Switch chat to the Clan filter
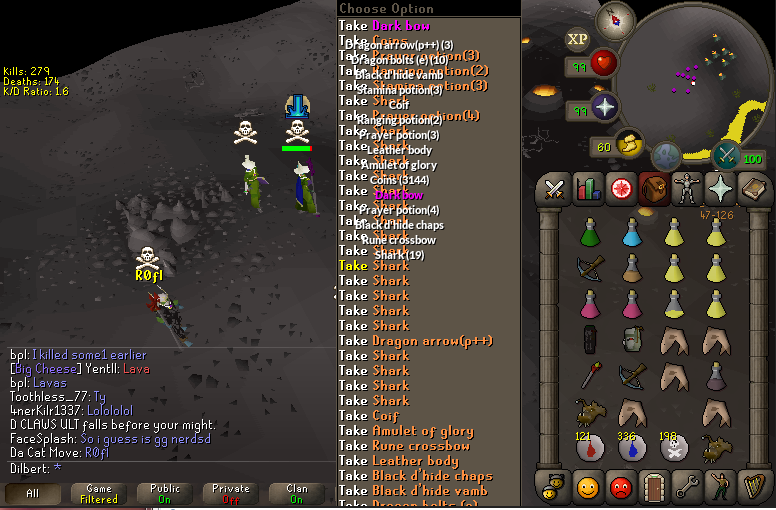 296,494
